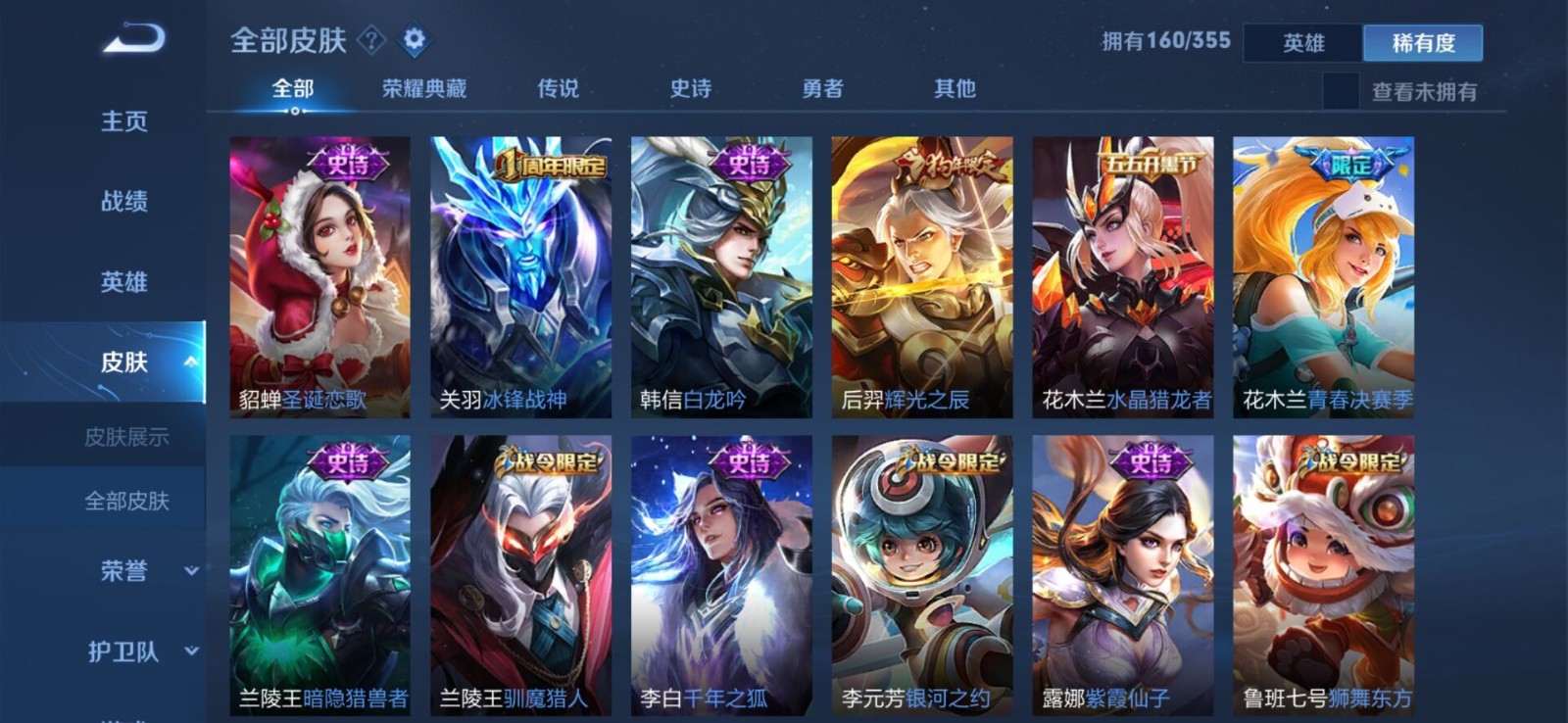This screenshot has width=1568, height=723.
Task: Select the 勇者 tab
Action: (x=823, y=88)
